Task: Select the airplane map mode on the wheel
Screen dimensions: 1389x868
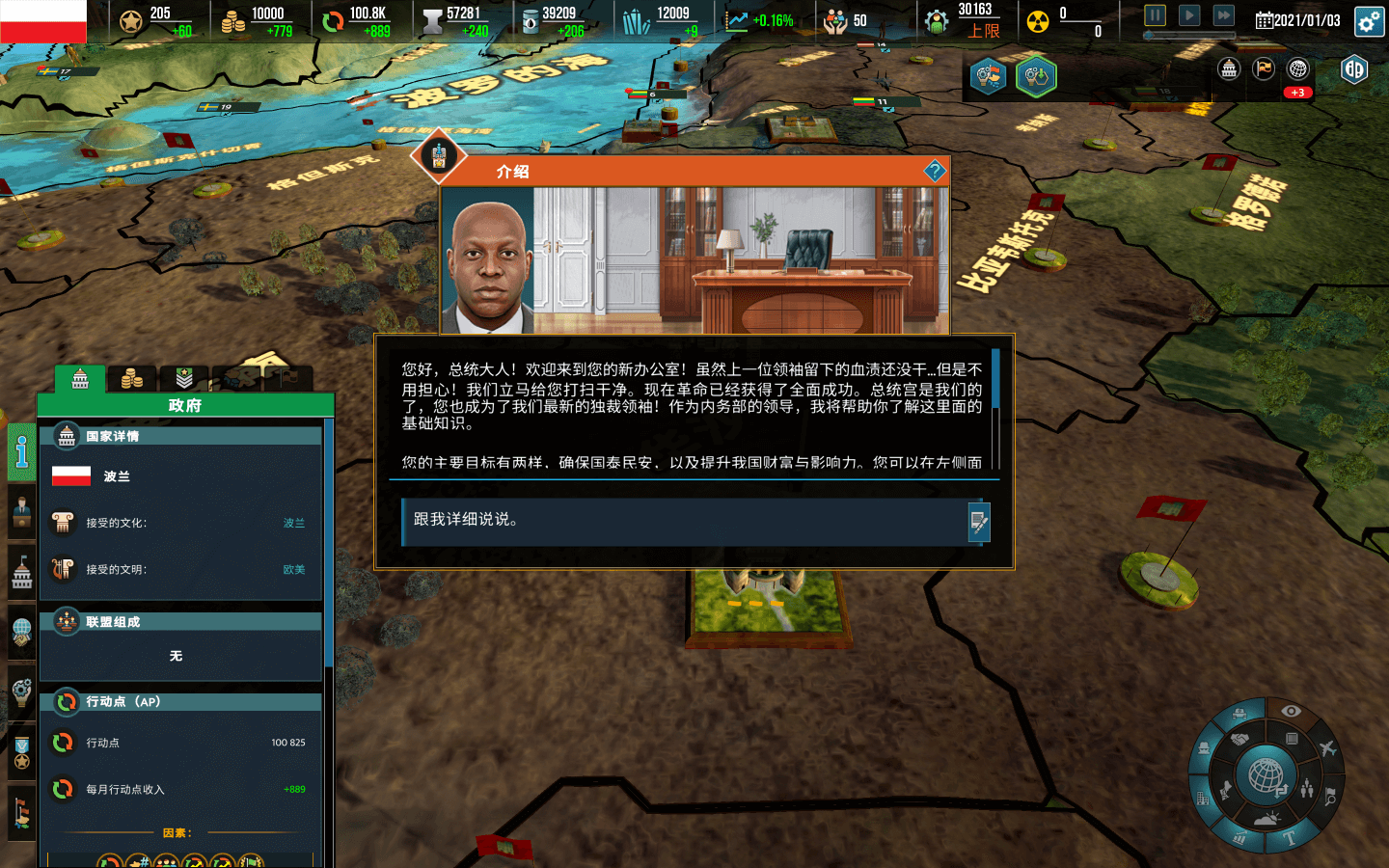Action: pos(1327,748)
